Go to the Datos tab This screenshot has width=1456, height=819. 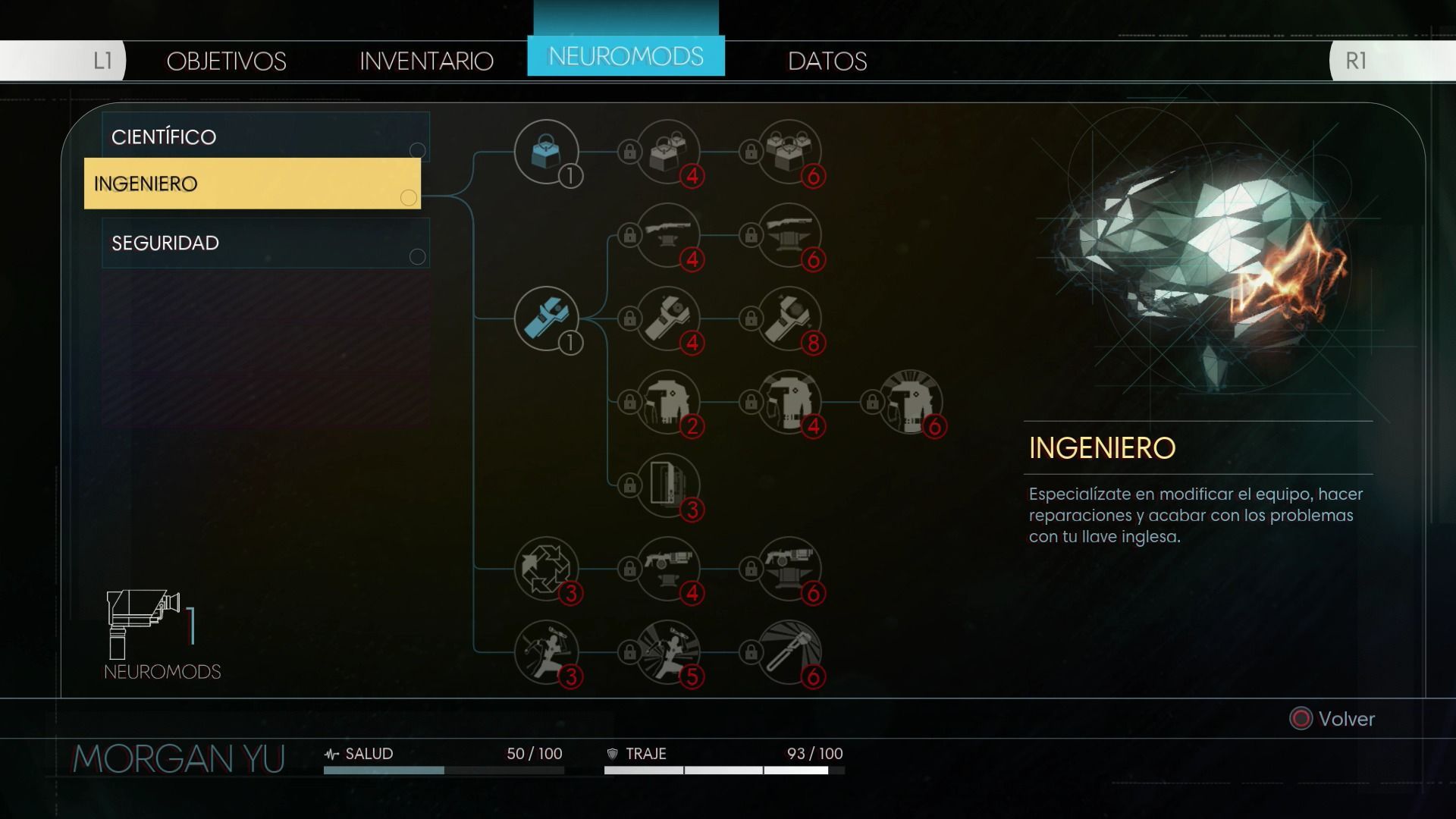coord(827,61)
